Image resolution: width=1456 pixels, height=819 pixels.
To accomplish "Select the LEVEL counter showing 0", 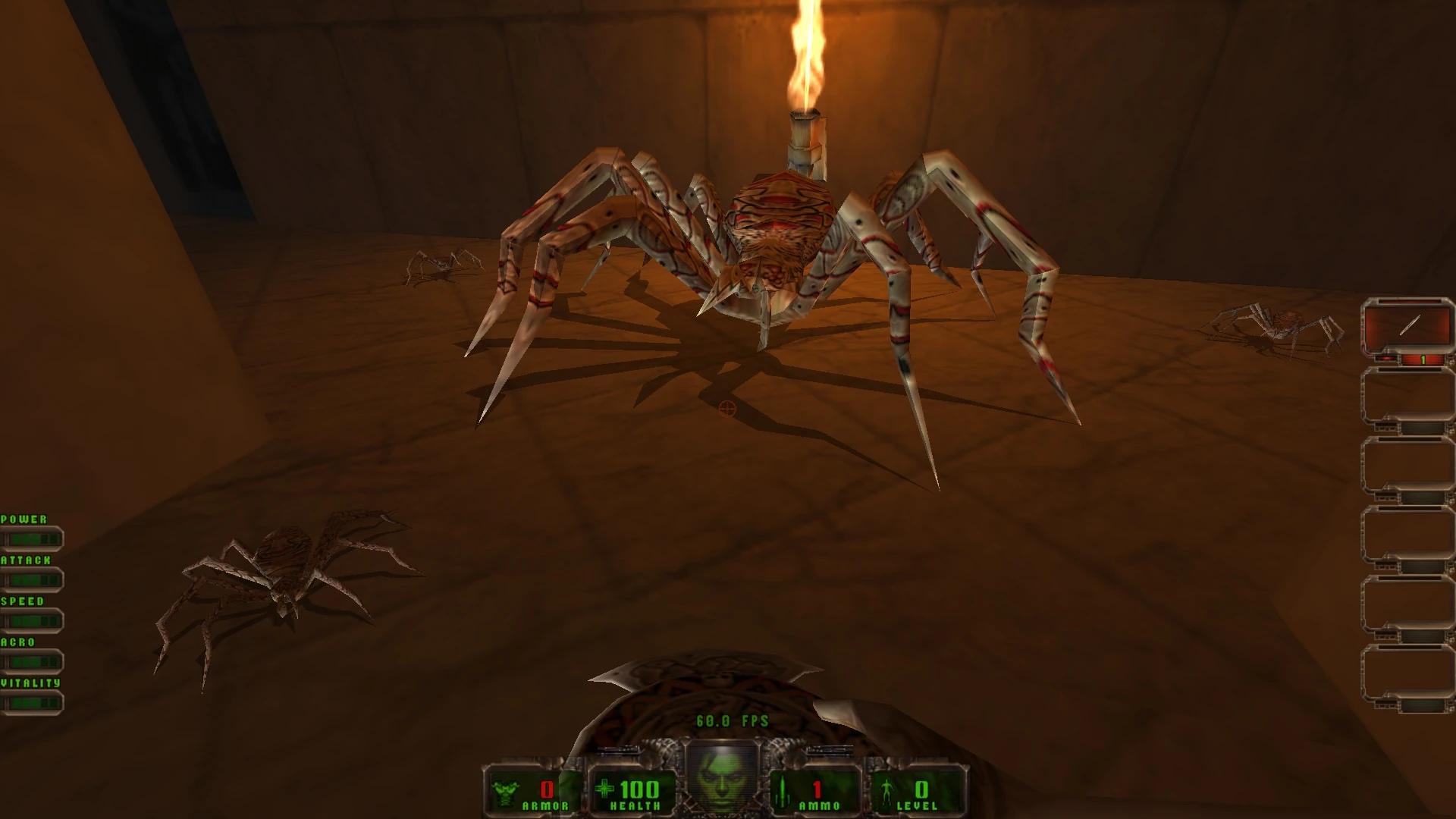I will tap(922, 789).
